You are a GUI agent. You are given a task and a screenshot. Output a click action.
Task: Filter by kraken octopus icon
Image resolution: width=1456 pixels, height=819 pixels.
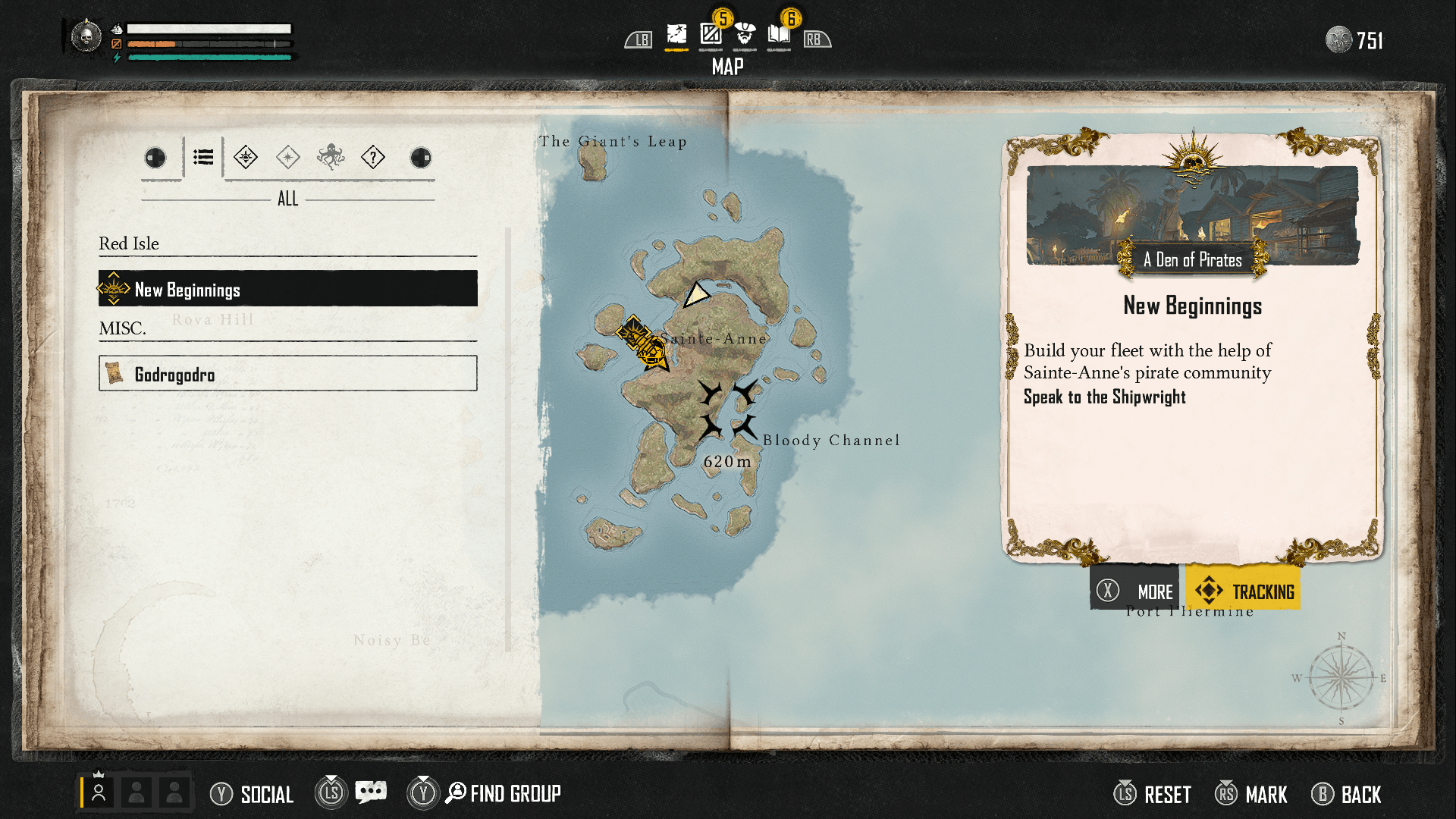click(x=331, y=158)
